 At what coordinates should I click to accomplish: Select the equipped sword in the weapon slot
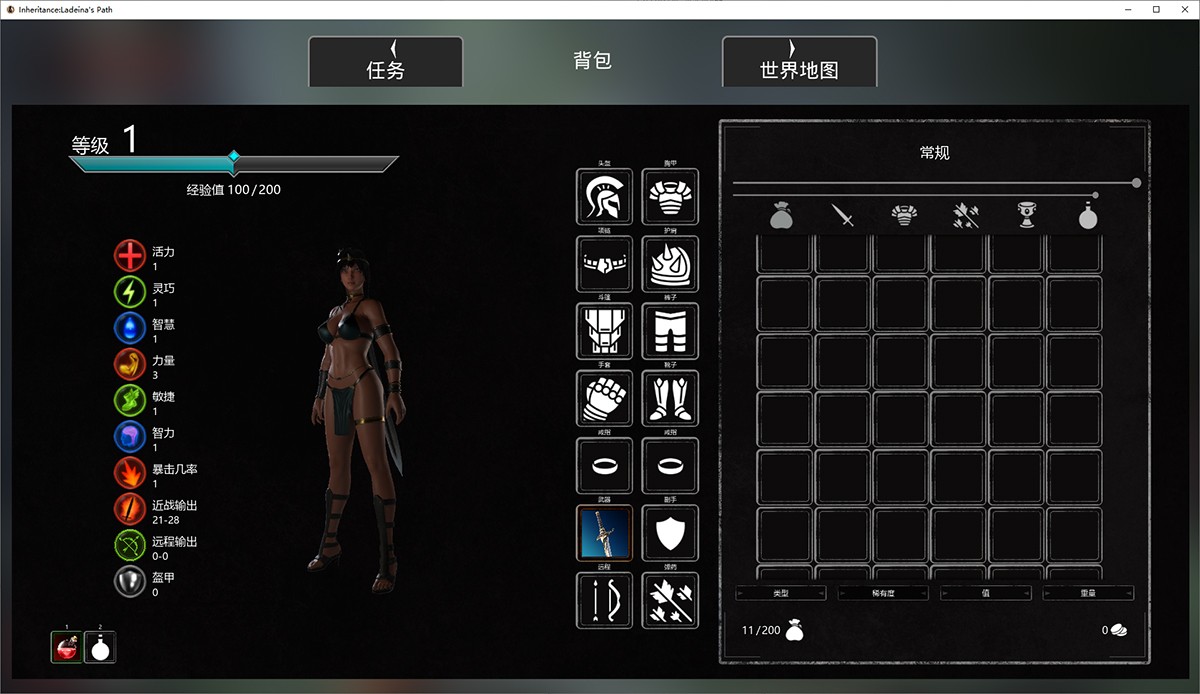click(604, 533)
